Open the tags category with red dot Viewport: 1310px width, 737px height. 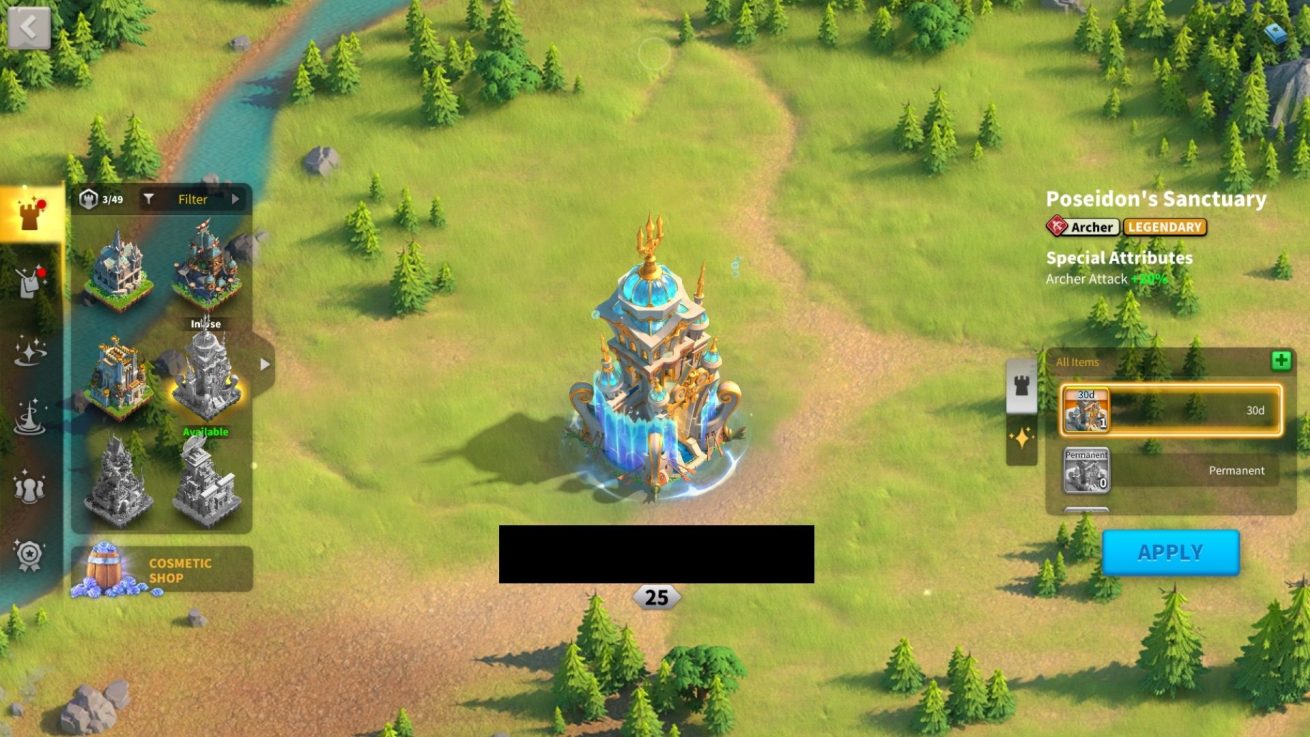(30, 283)
